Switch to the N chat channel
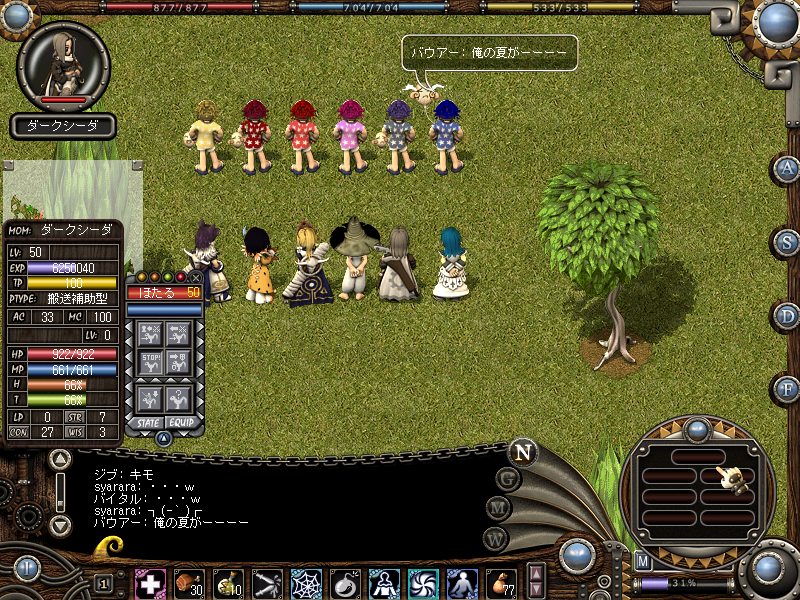This screenshot has width=800, height=600. tap(522, 452)
